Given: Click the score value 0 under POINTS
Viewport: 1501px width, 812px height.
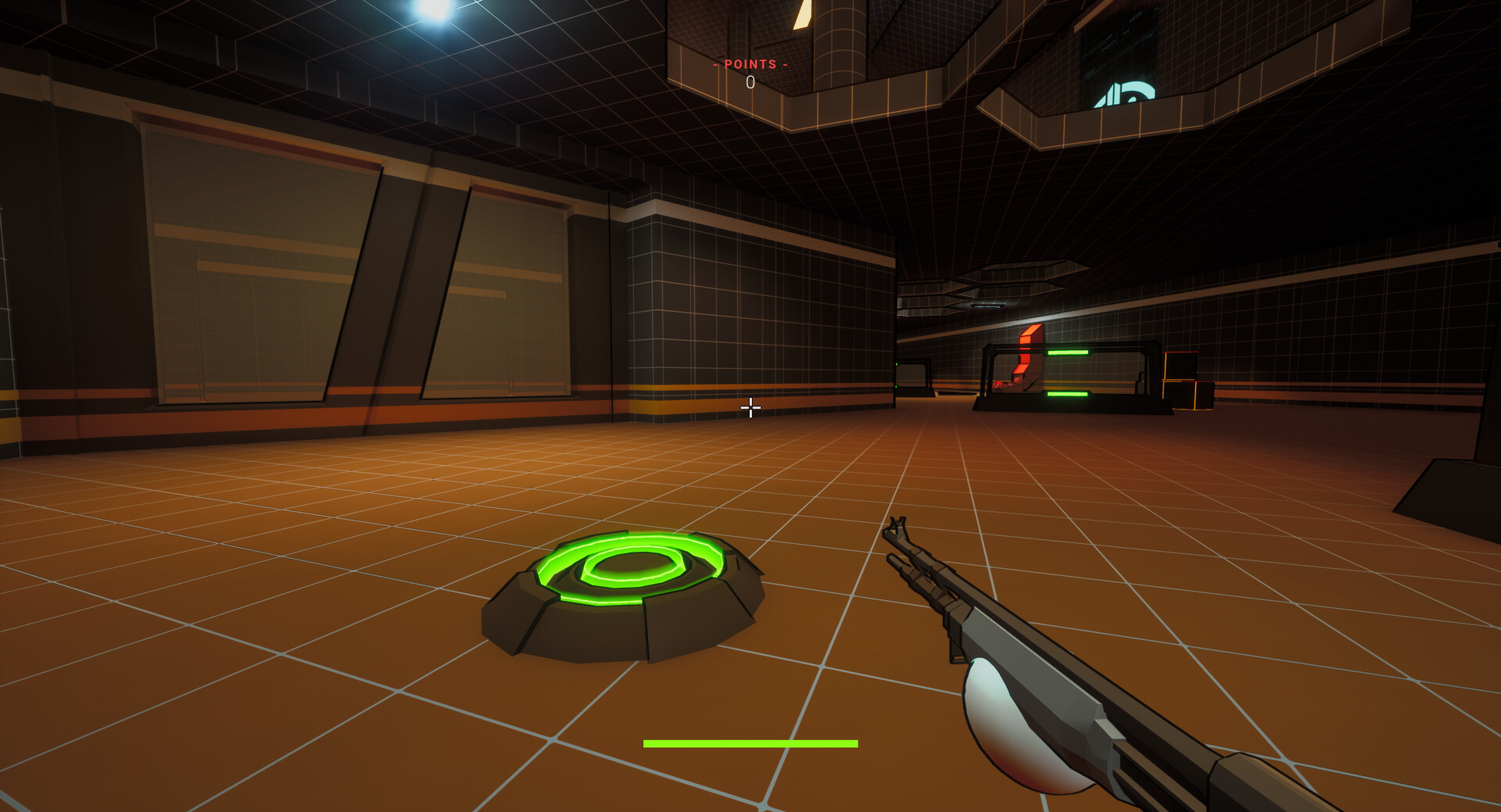Looking at the screenshot, I should point(750,80).
